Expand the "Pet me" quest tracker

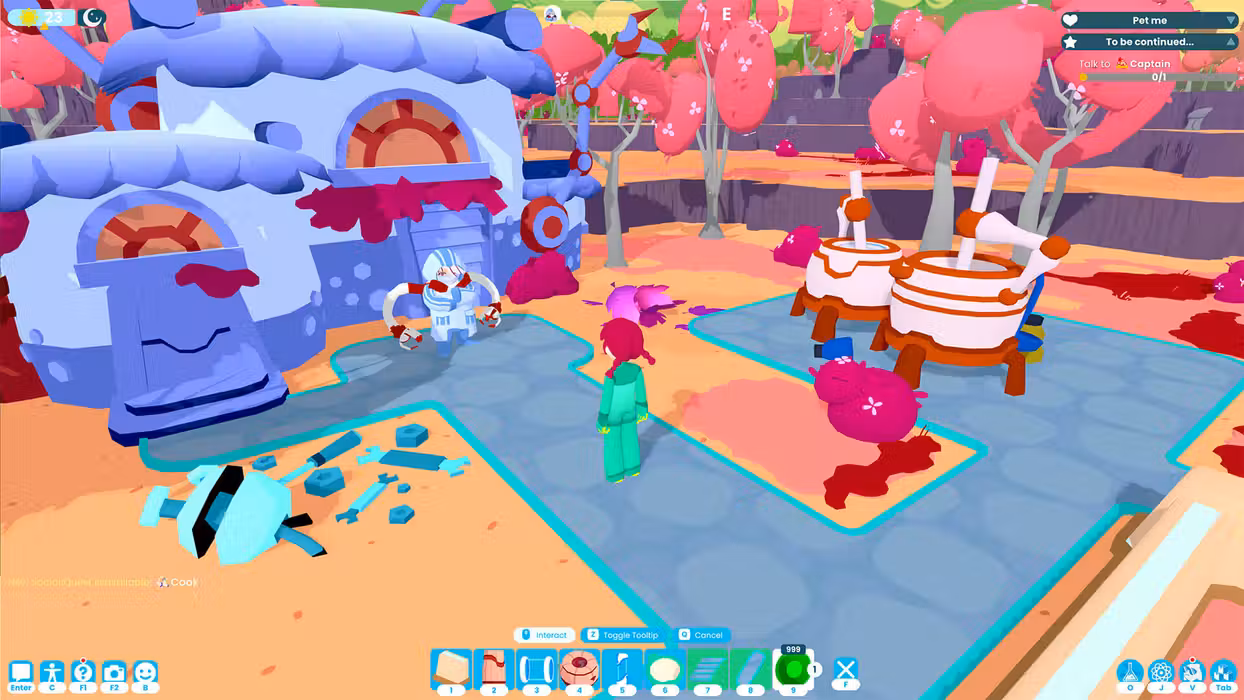point(1230,20)
